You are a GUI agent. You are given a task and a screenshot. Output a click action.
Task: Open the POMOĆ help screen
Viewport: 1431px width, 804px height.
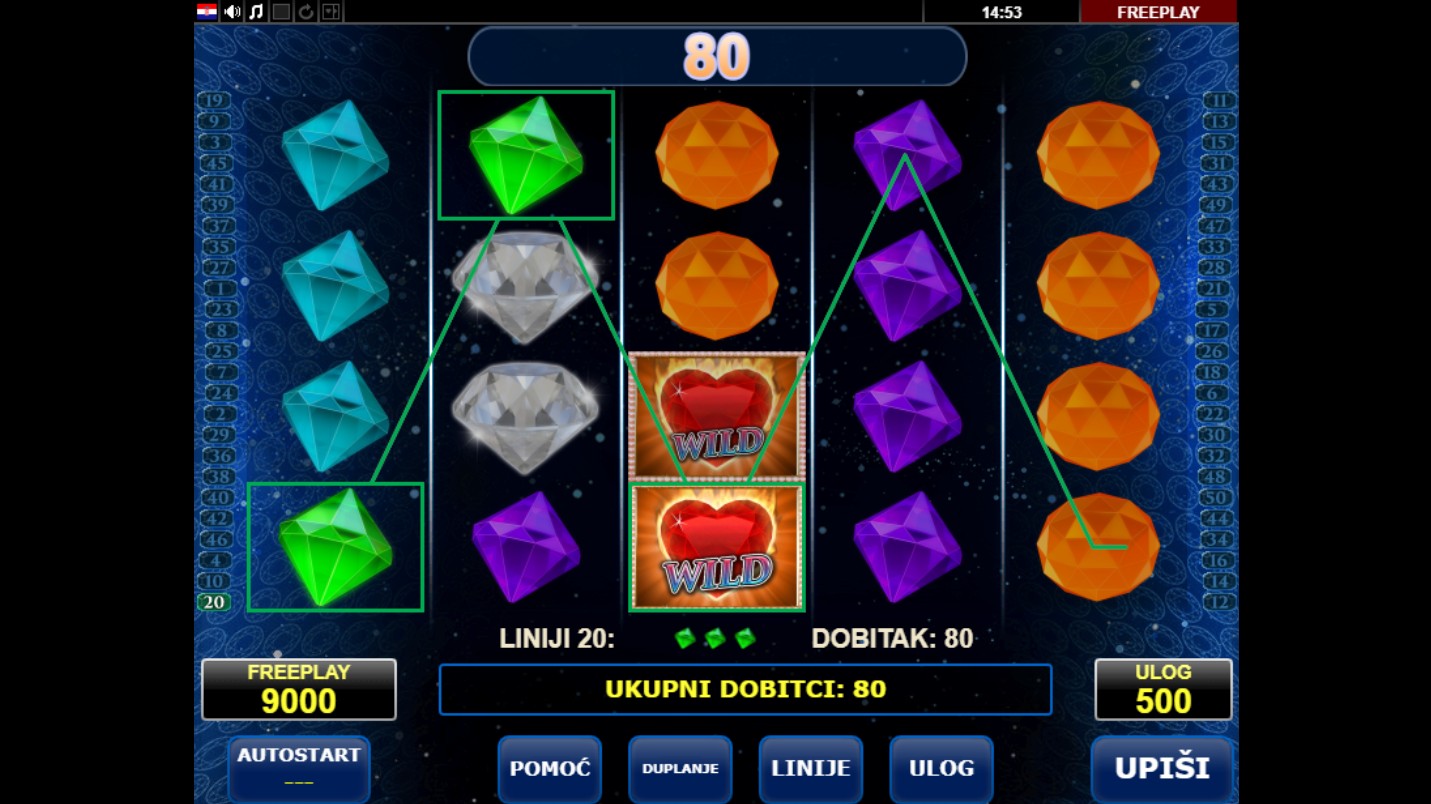(549, 768)
